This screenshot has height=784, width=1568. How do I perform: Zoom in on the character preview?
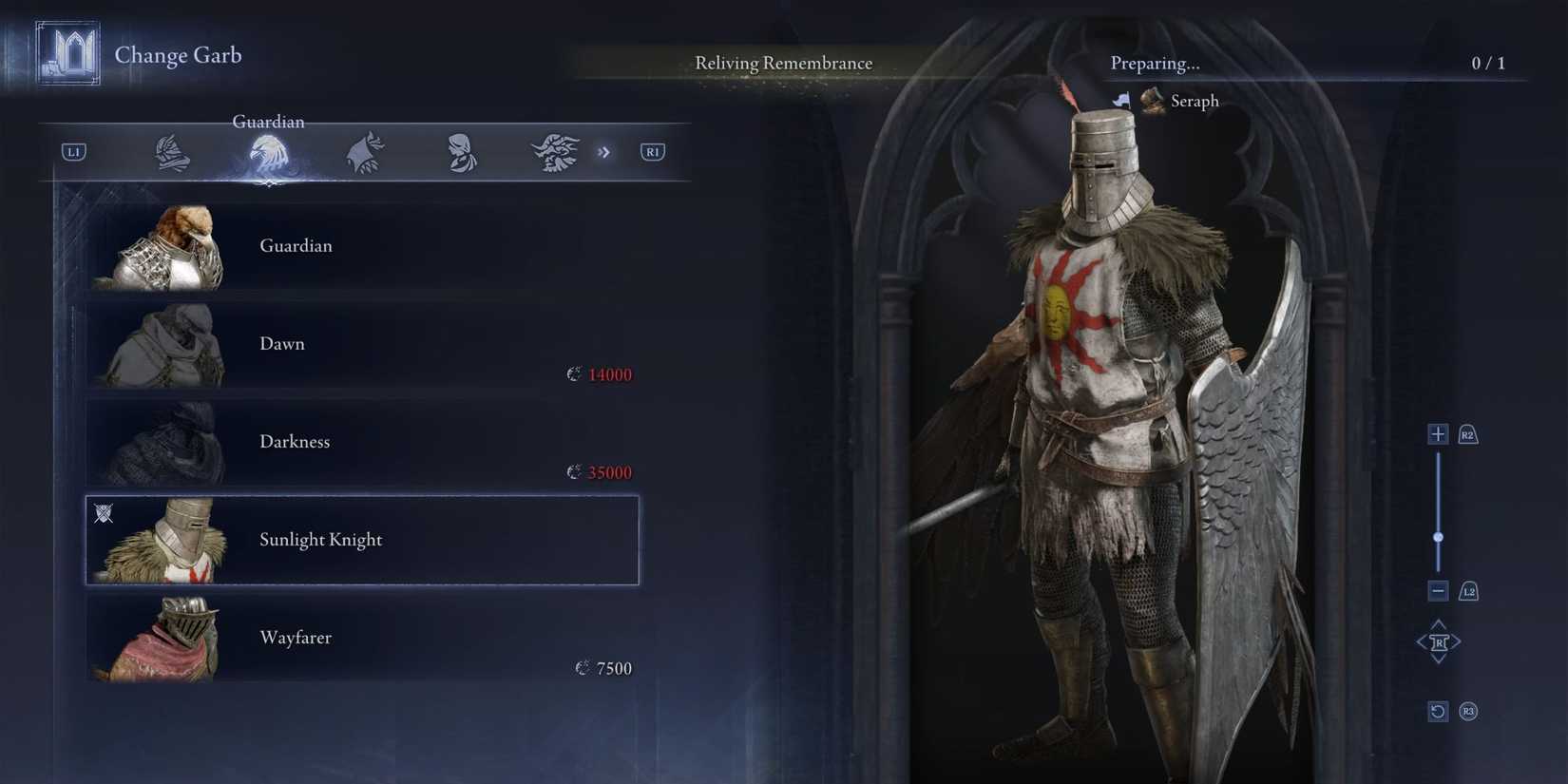(1437, 434)
